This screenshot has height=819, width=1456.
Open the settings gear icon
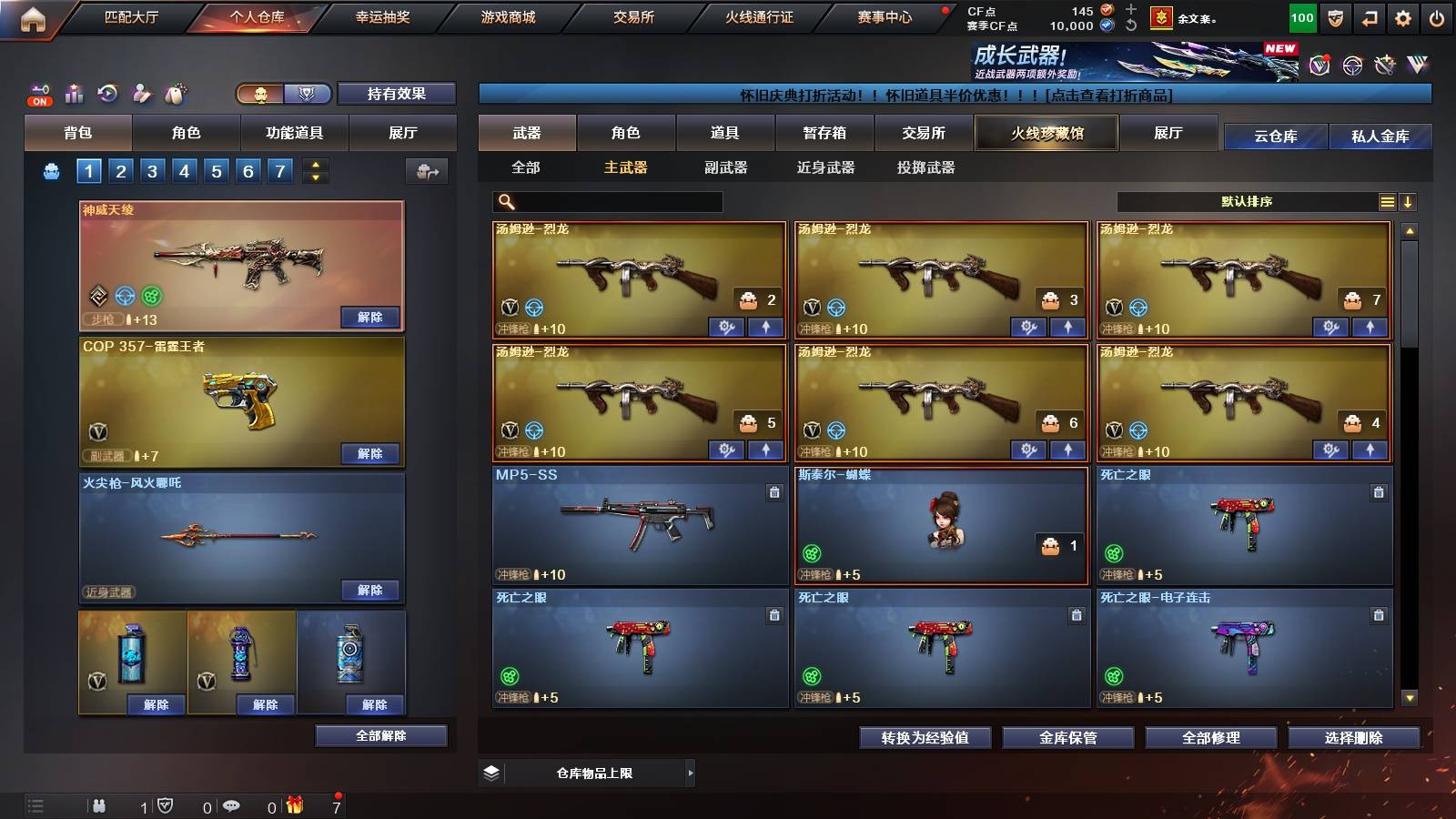(x=1403, y=16)
